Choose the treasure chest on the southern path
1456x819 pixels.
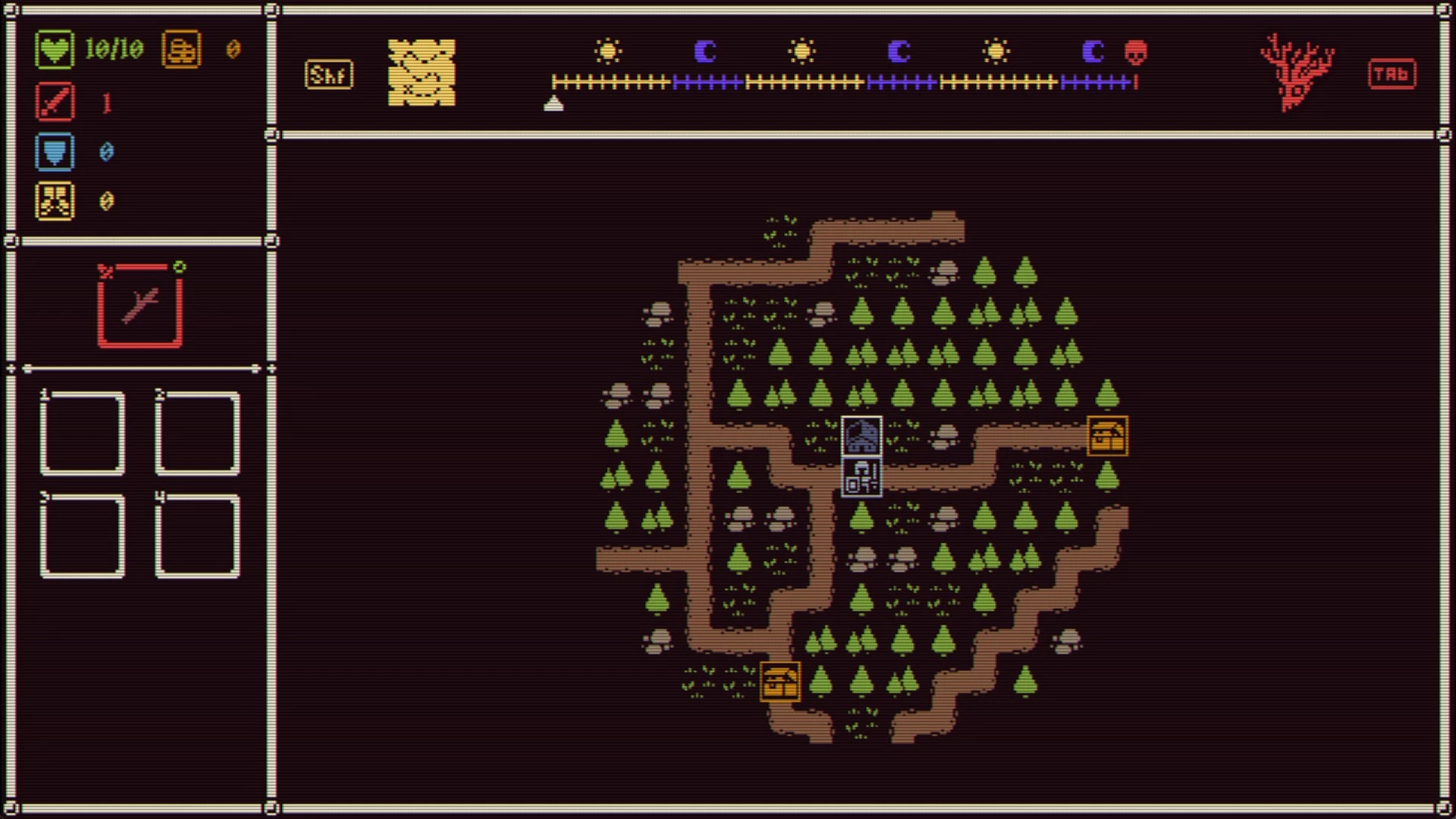point(780,681)
